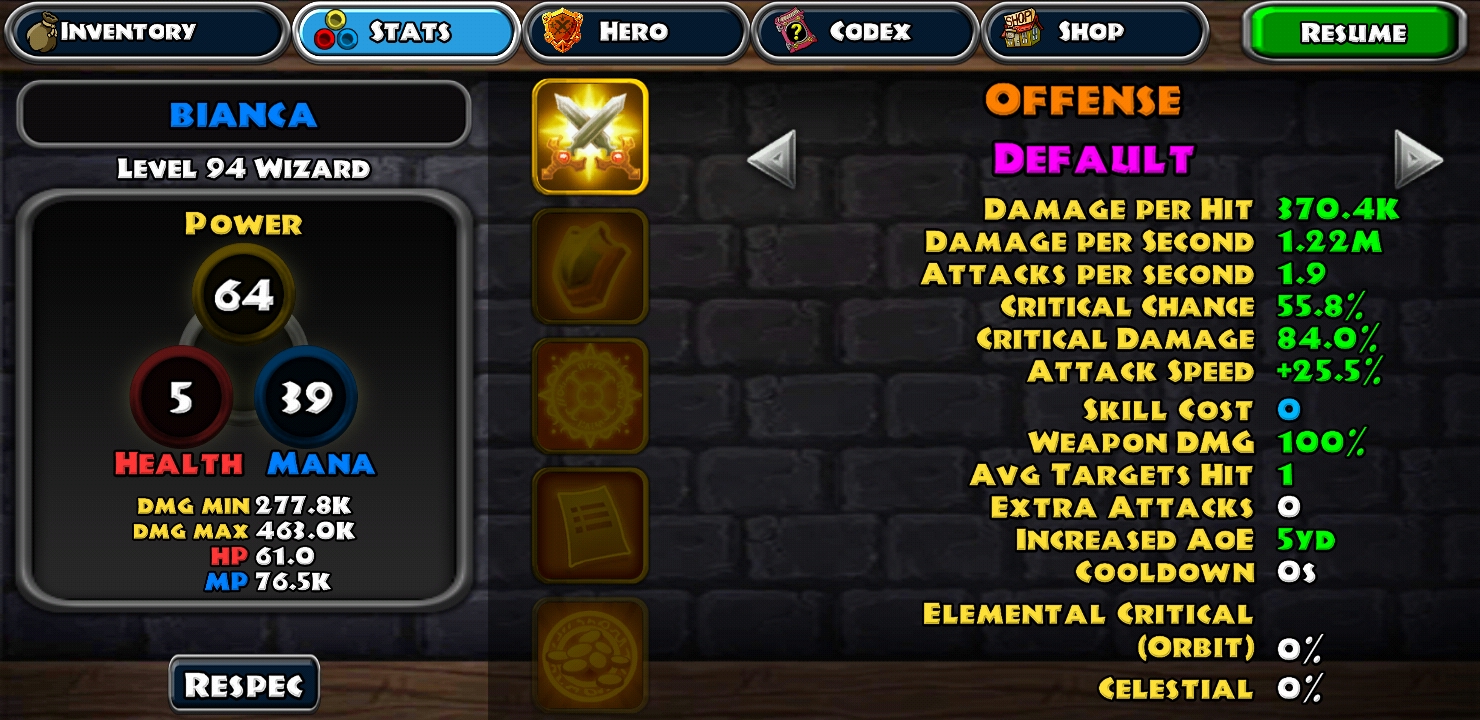Viewport: 1480px width, 720px height.
Task: Select the Offense crossed swords stats icon
Action: point(590,136)
